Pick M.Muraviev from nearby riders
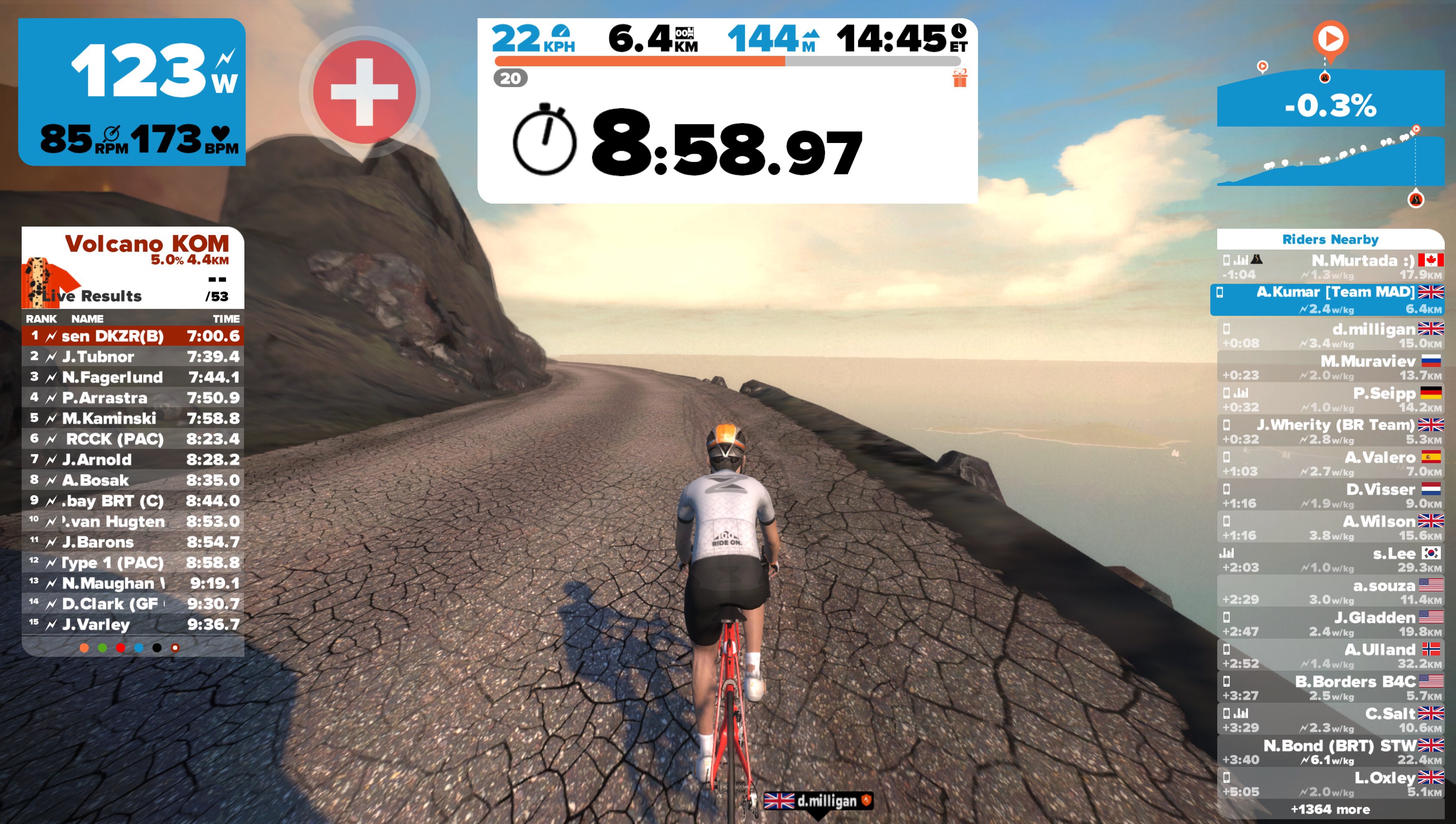1456x824 pixels. pyautogui.click(x=1330, y=368)
